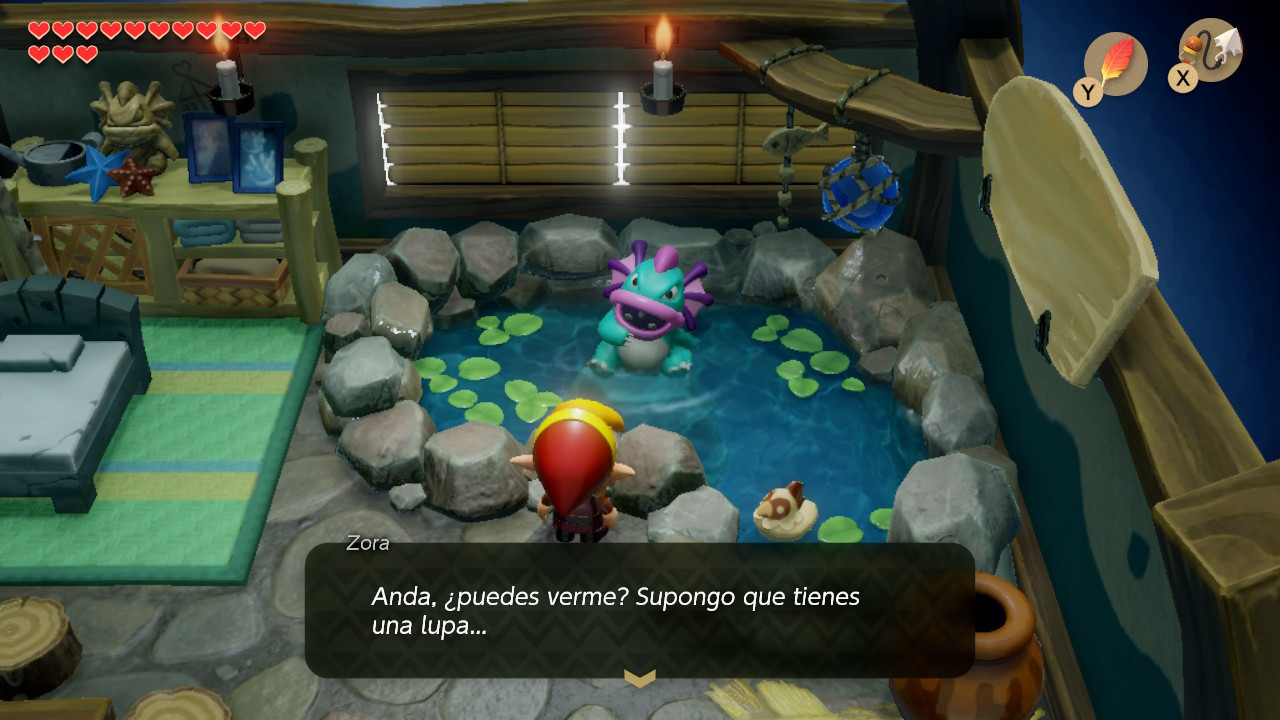Click the dialogue text 'una lupa...'
The width and height of the screenshot is (1280, 720).
(430, 626)
